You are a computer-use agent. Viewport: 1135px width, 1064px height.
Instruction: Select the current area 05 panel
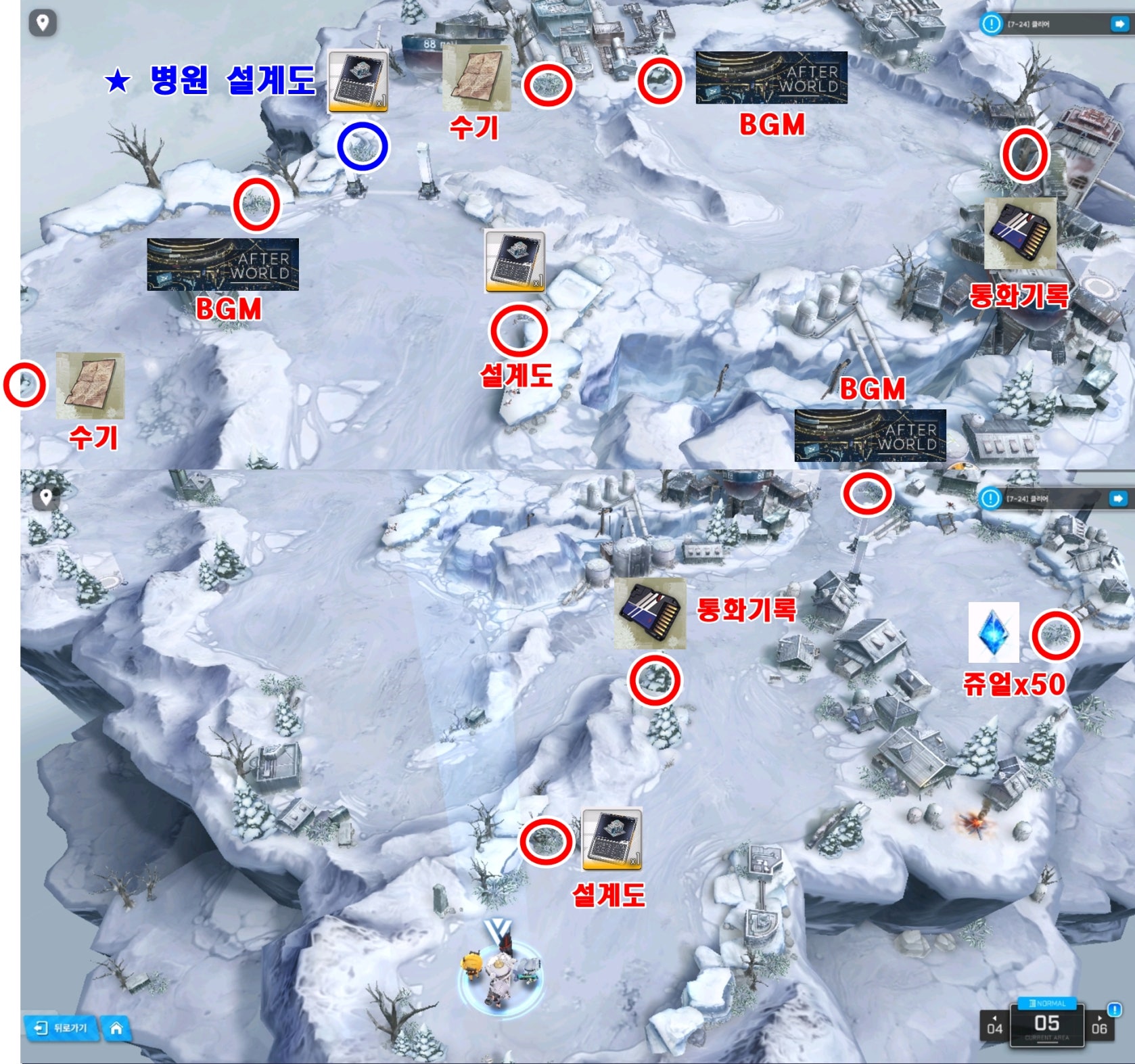(x=1046, y=1025)
